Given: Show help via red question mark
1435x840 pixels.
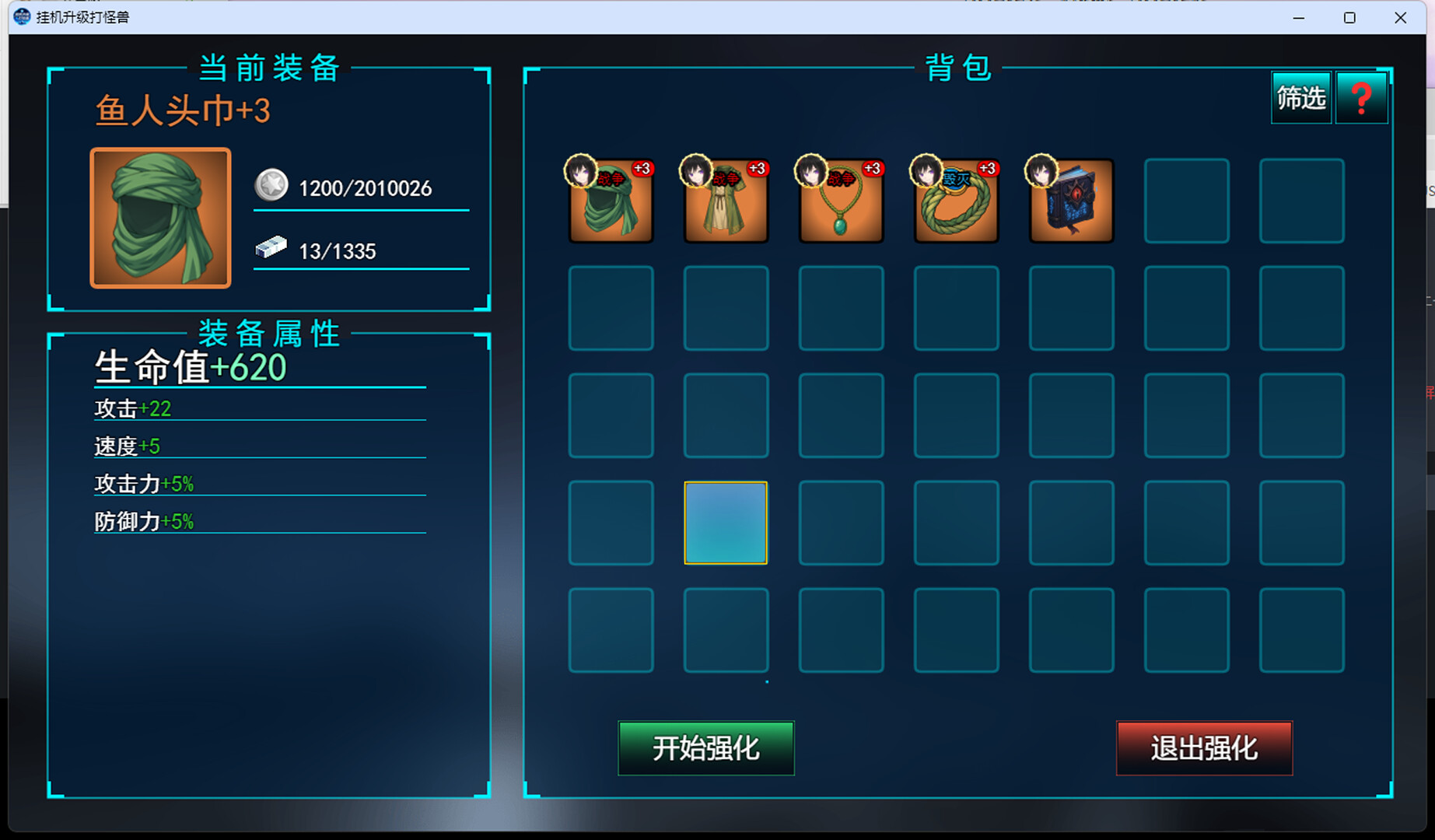Looking at the screenshot, I should coord(1361,98).
